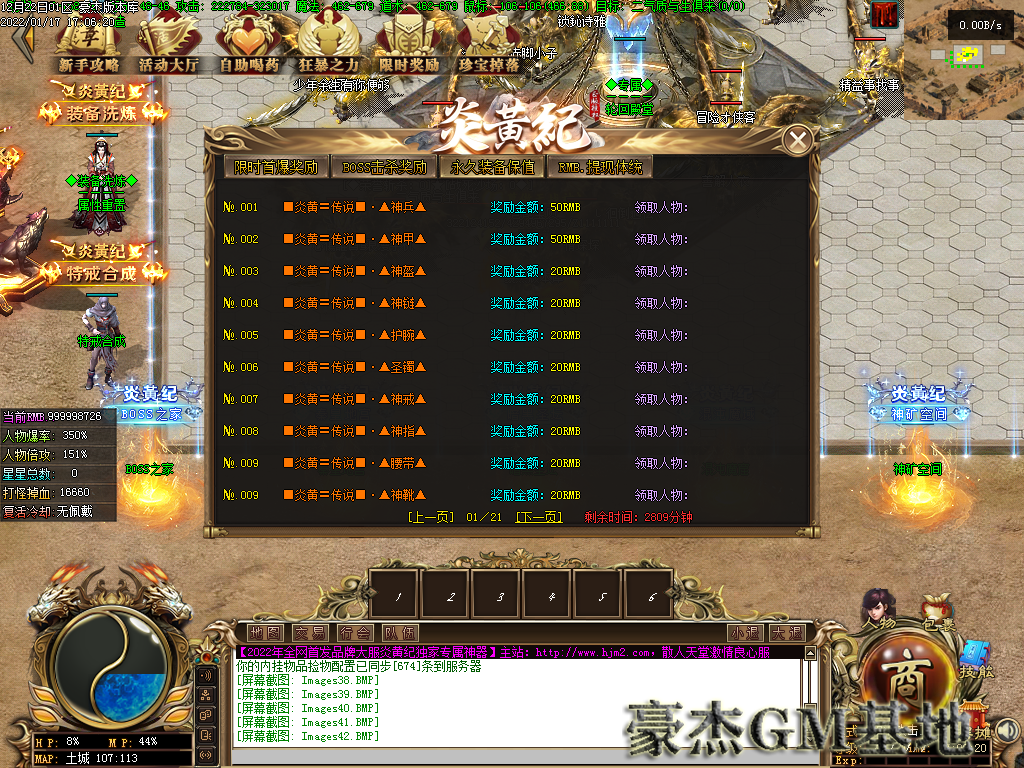This screenshot has width=1024, height=768.
Task: Switch to the 限时首爆奖励 tab
Action: coord(276,167)
